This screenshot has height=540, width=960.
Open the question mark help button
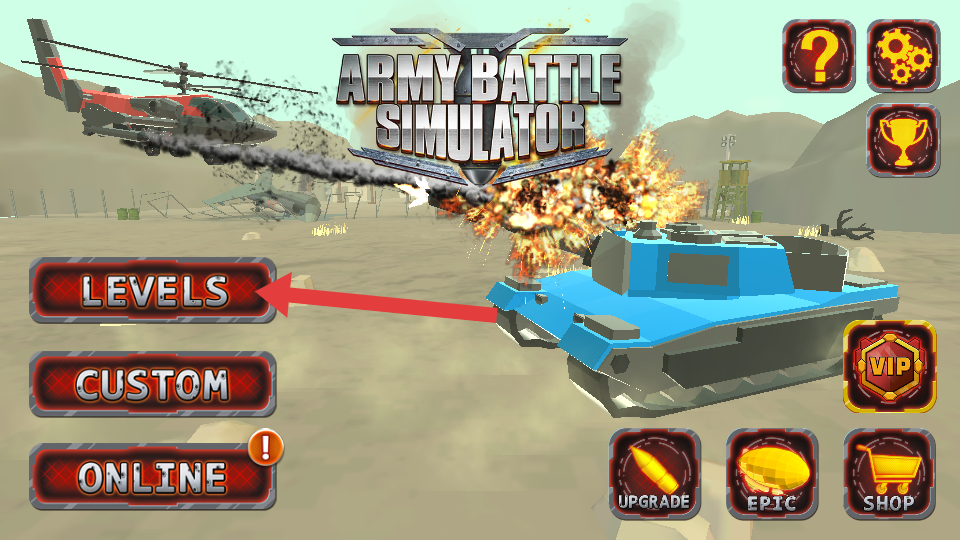click(x=819, y=56)
